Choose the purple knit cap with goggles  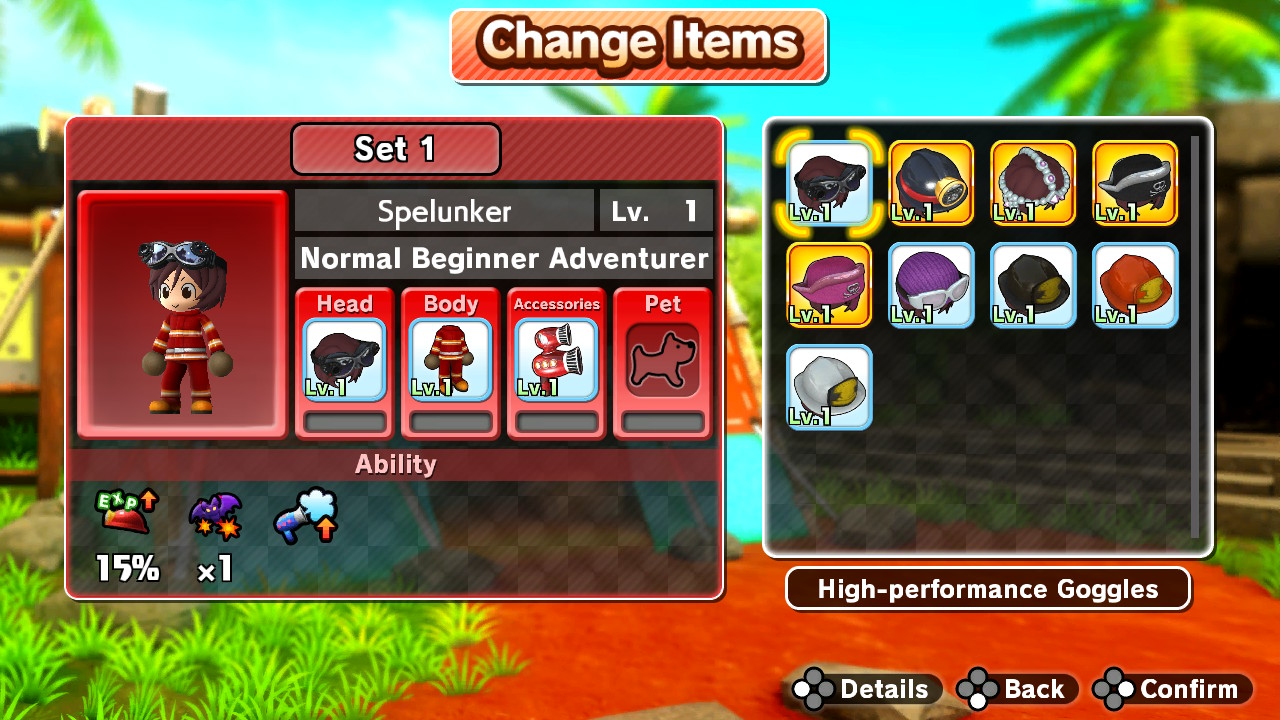930,284
